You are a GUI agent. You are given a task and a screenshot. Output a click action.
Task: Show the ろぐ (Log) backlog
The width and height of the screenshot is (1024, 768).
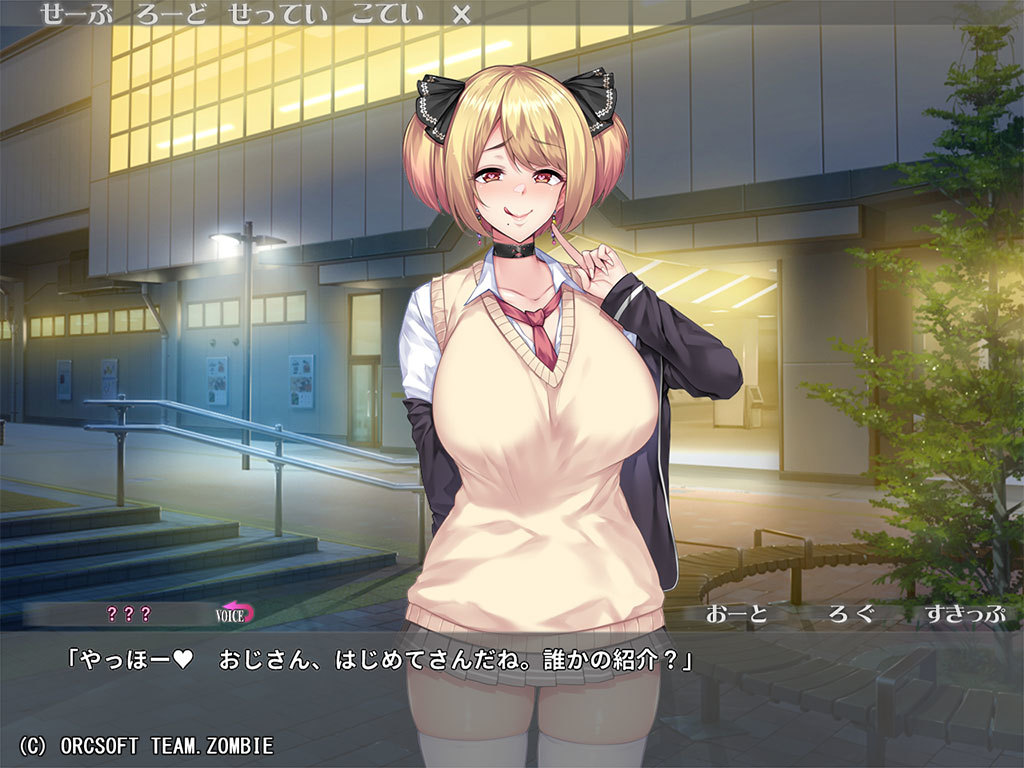(x=852, y=614)
